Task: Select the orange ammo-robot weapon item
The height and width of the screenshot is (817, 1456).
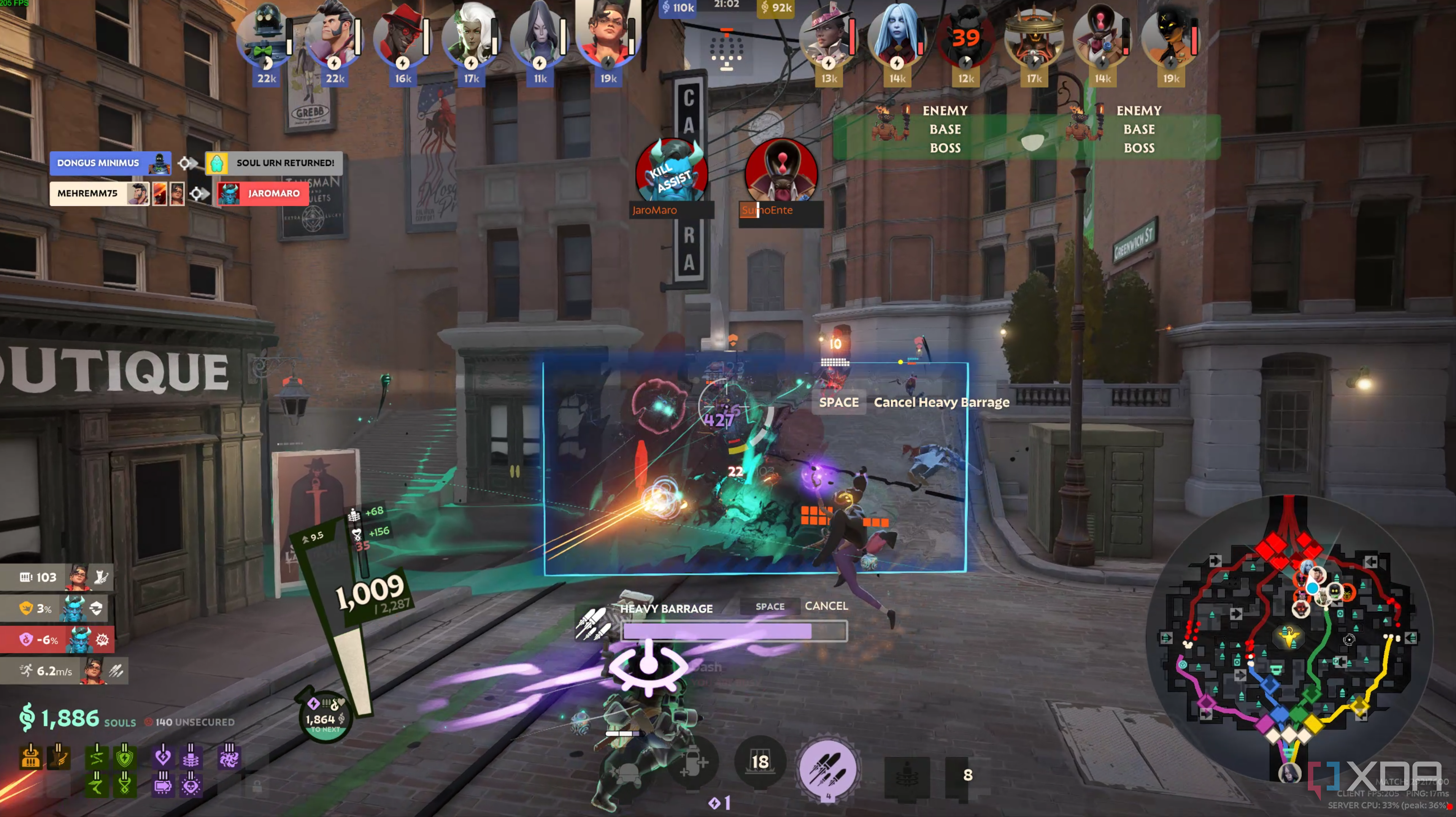Action: coord(30,757)
